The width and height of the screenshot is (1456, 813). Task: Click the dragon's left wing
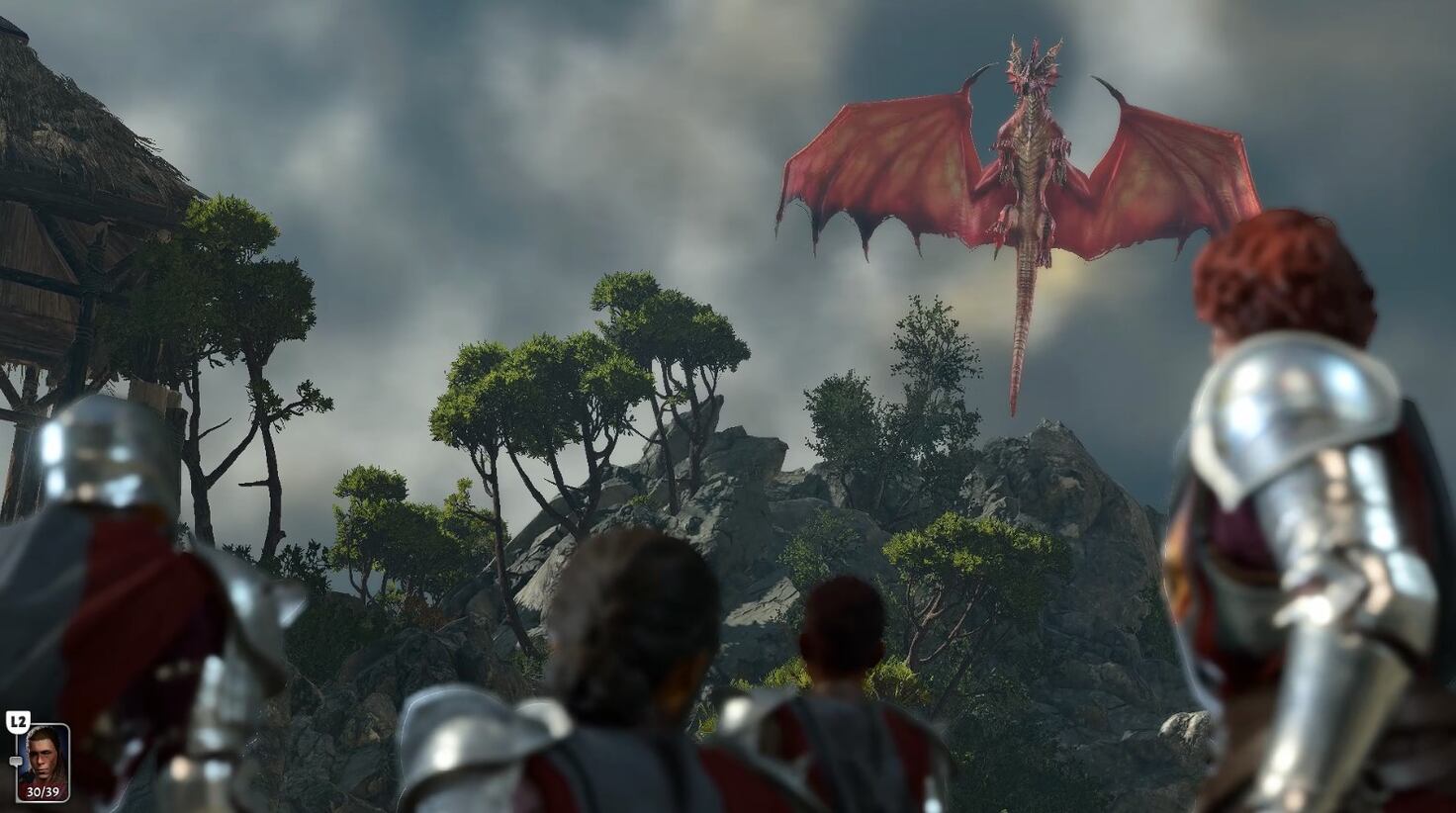click(890, 158)
